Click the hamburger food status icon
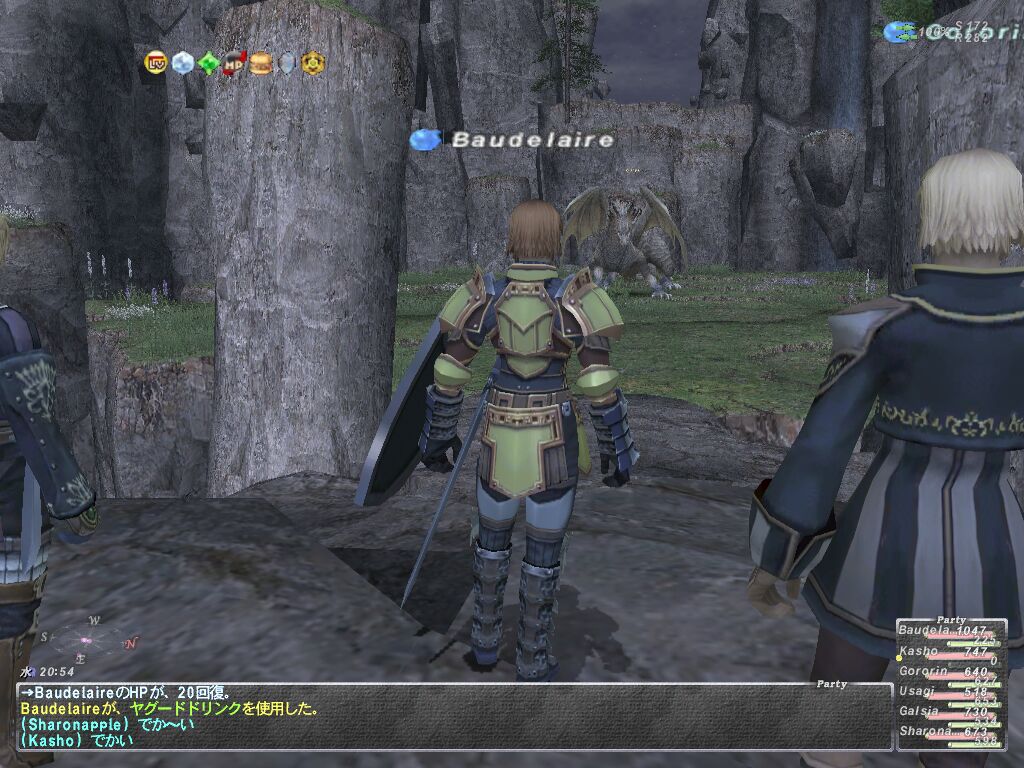Viewport: 1024px width, 768px height. [x=260, y=63]
